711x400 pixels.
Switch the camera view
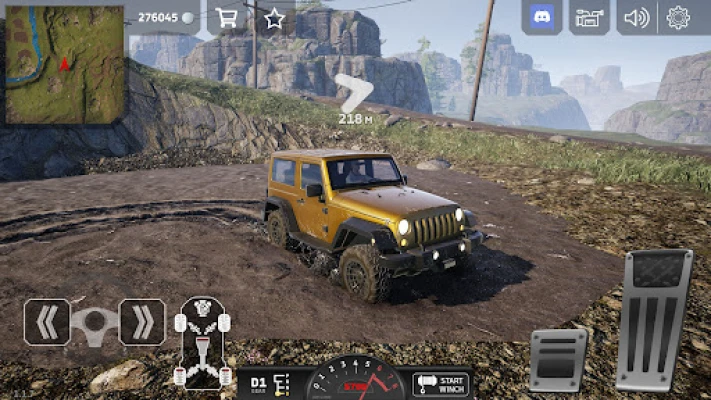point(589,17)
